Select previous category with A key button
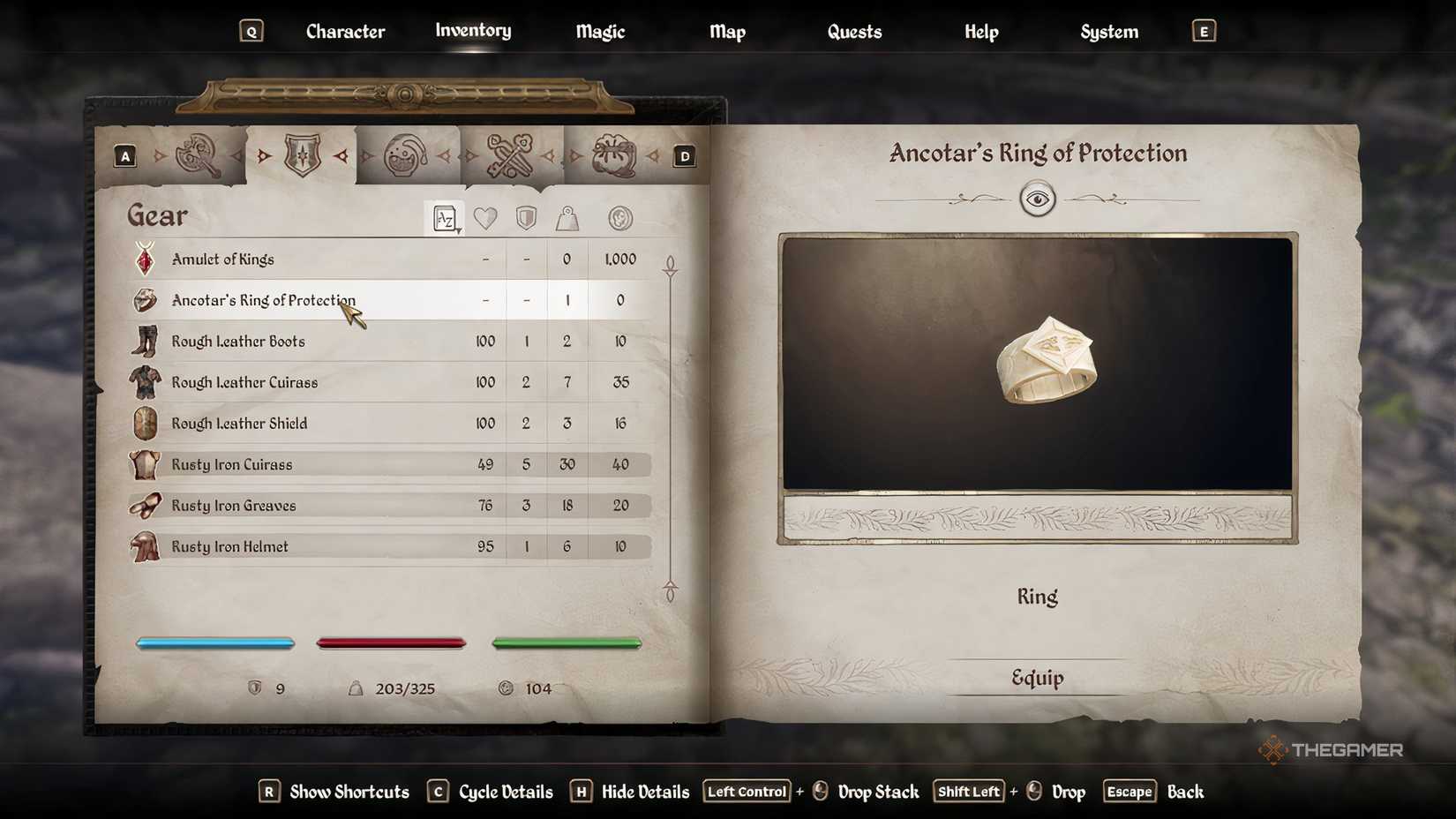Image resolution: width=1456 pixels, height=819 pixels. [x=125, y=154]
